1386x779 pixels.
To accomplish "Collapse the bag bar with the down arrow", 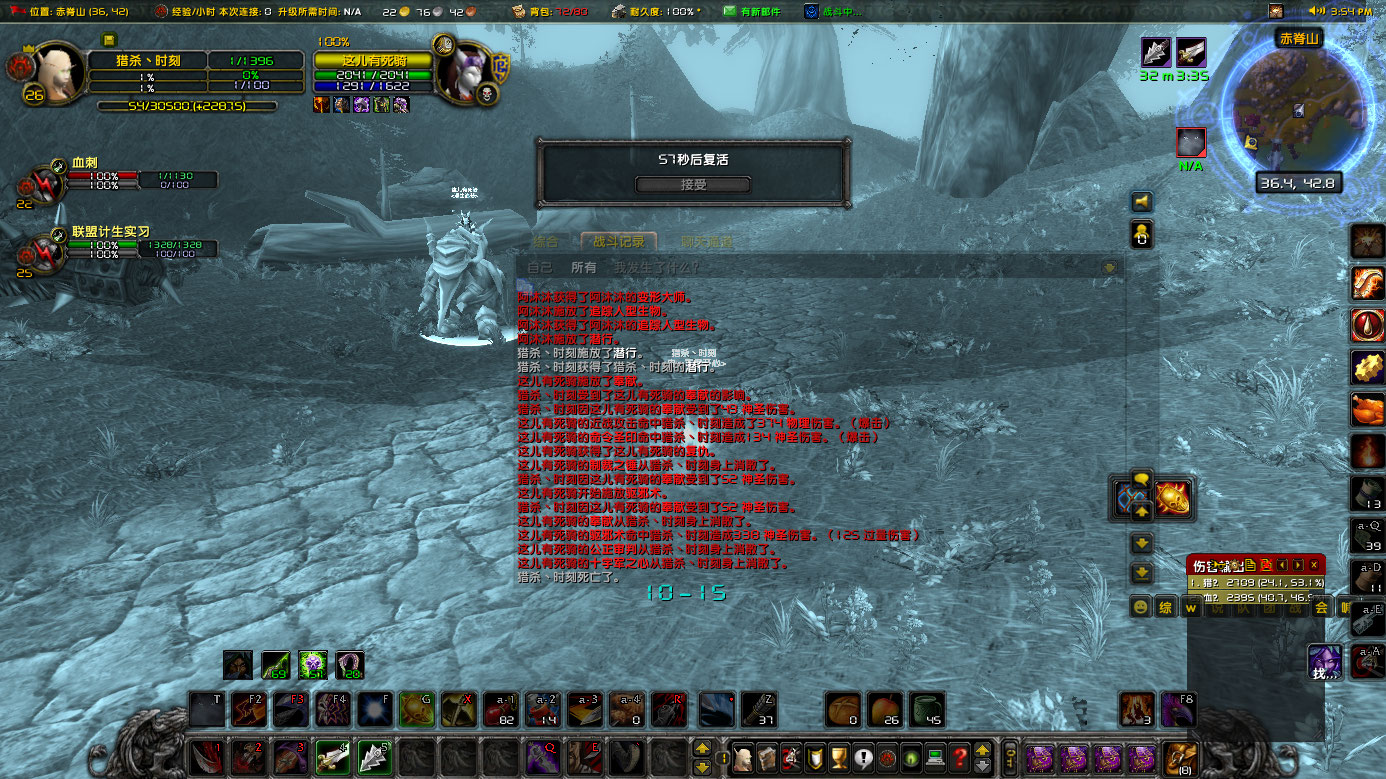I will [981, 765].
